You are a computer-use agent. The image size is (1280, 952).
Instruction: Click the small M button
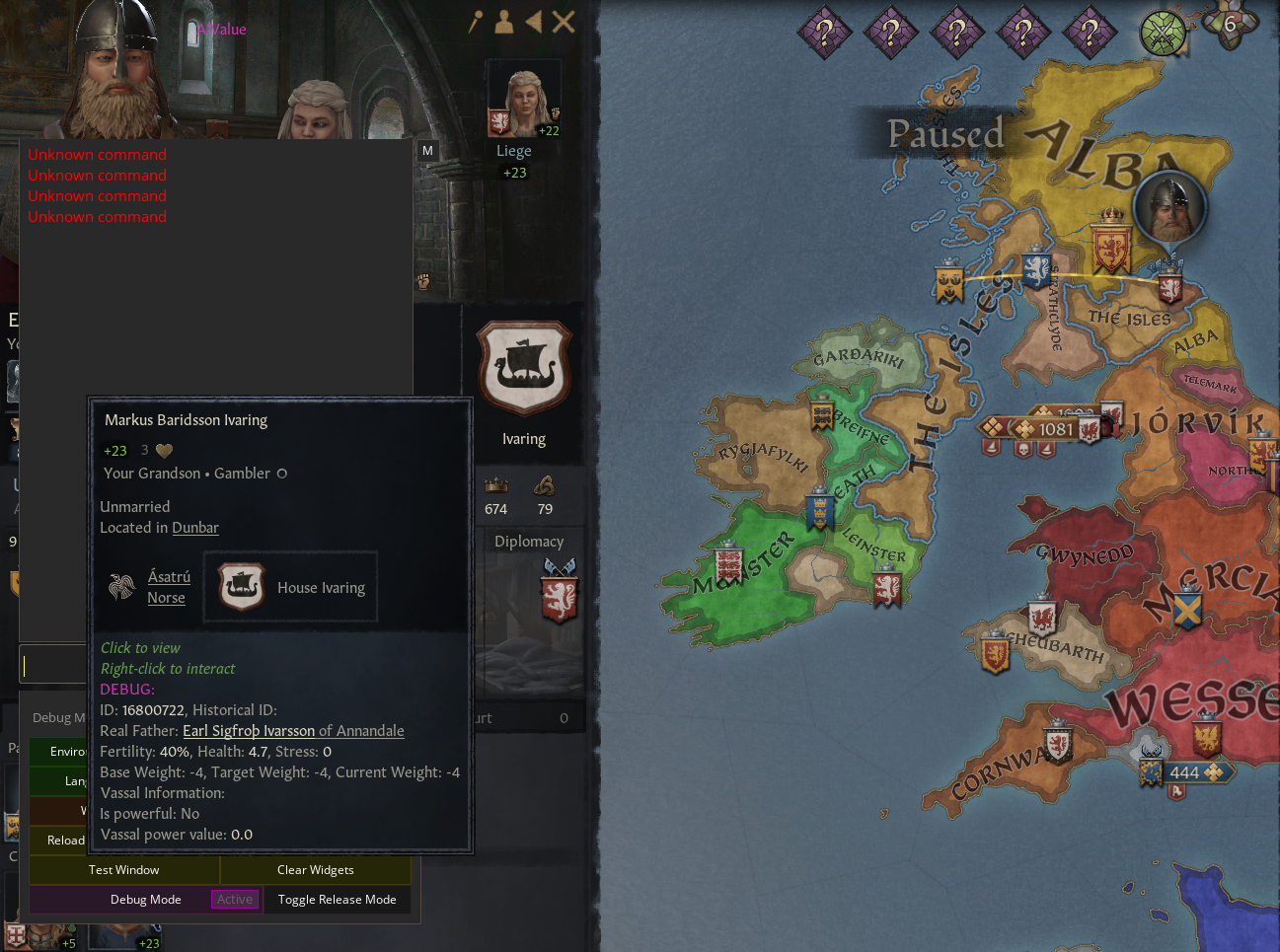coord(427,151)
